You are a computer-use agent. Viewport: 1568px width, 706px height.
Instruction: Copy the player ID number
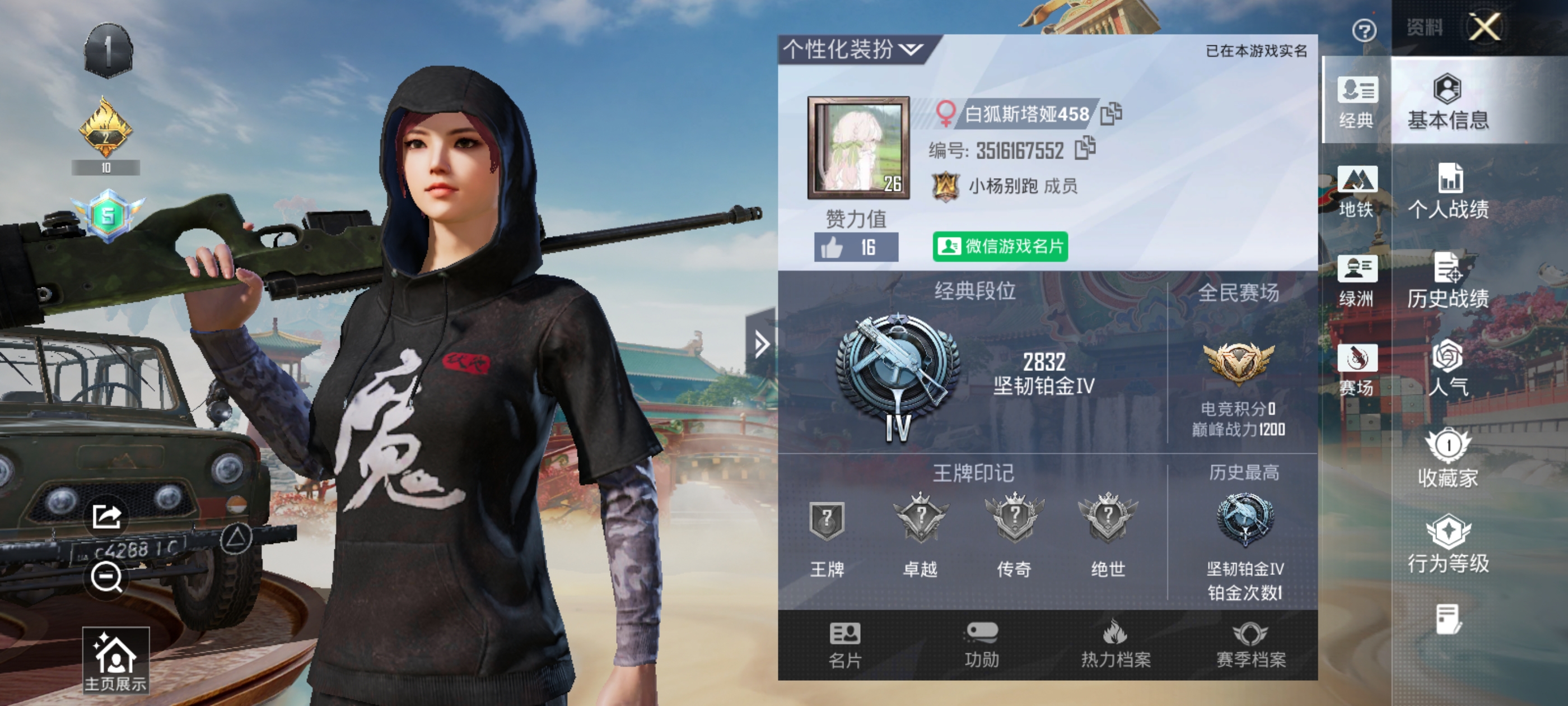1085,148
